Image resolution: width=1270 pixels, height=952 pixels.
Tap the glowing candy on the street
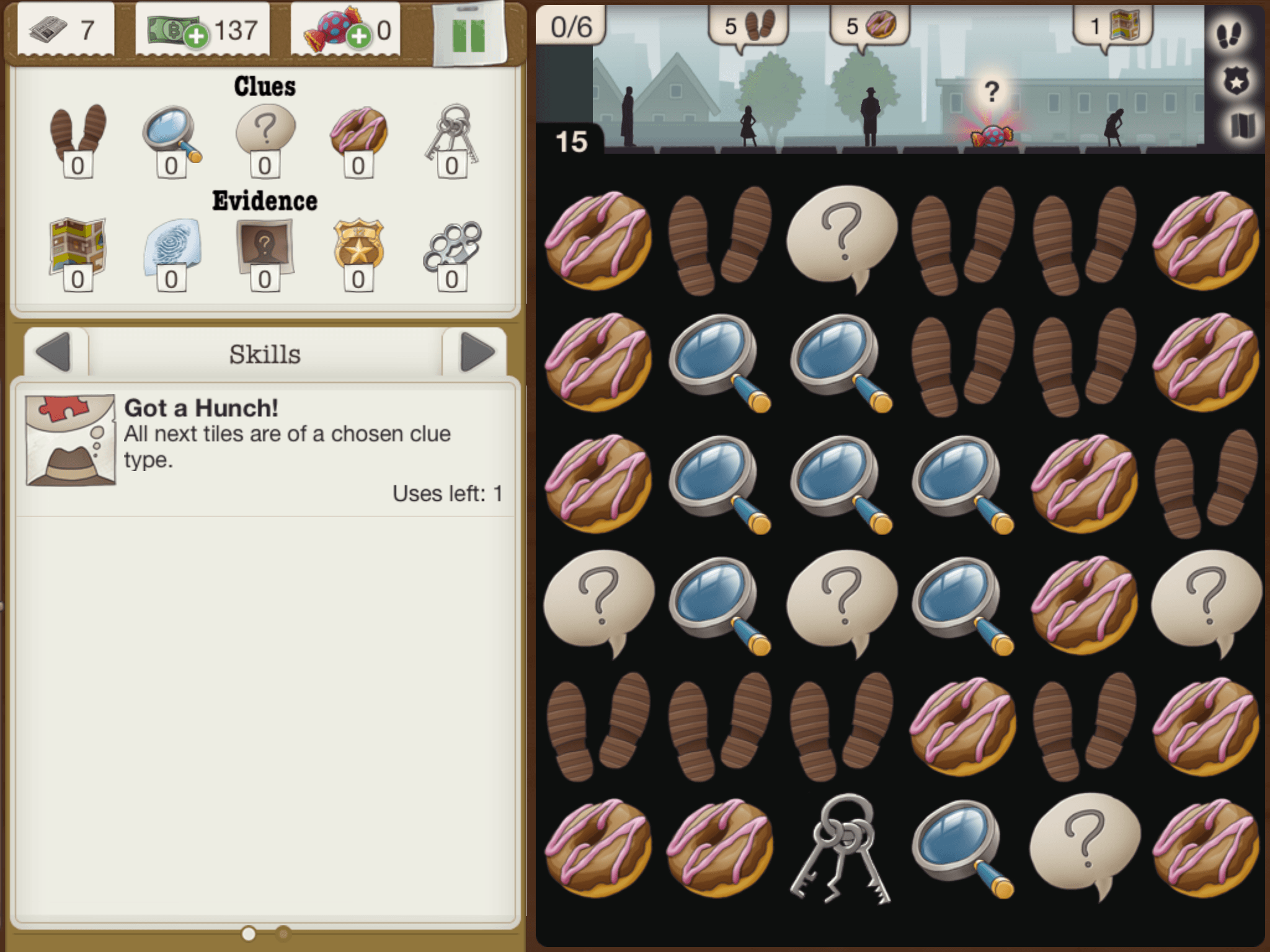tap(991, 135)
